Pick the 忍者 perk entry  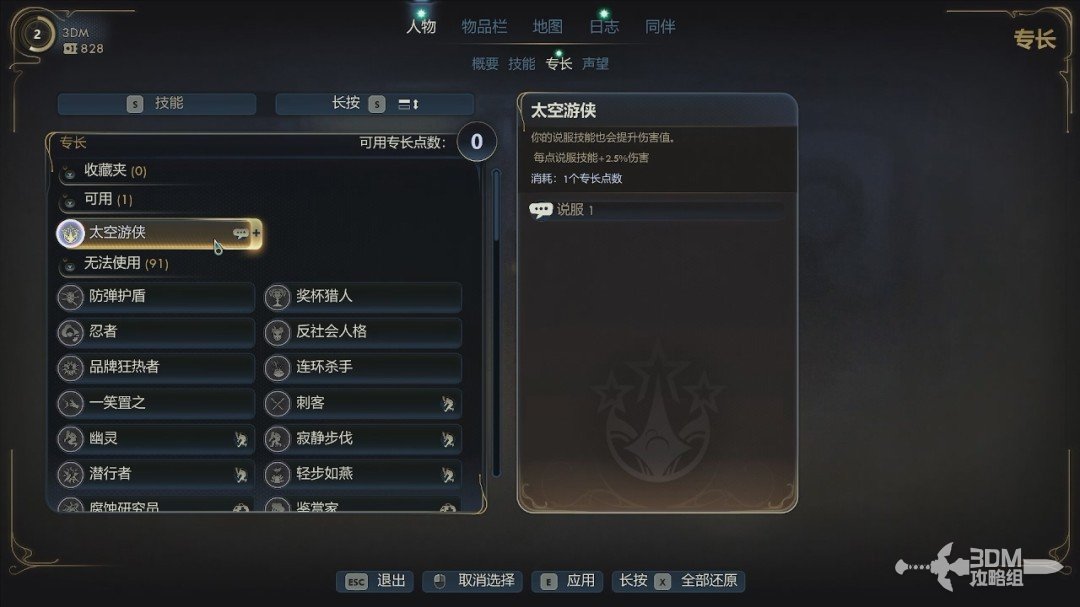click(156, 332)
